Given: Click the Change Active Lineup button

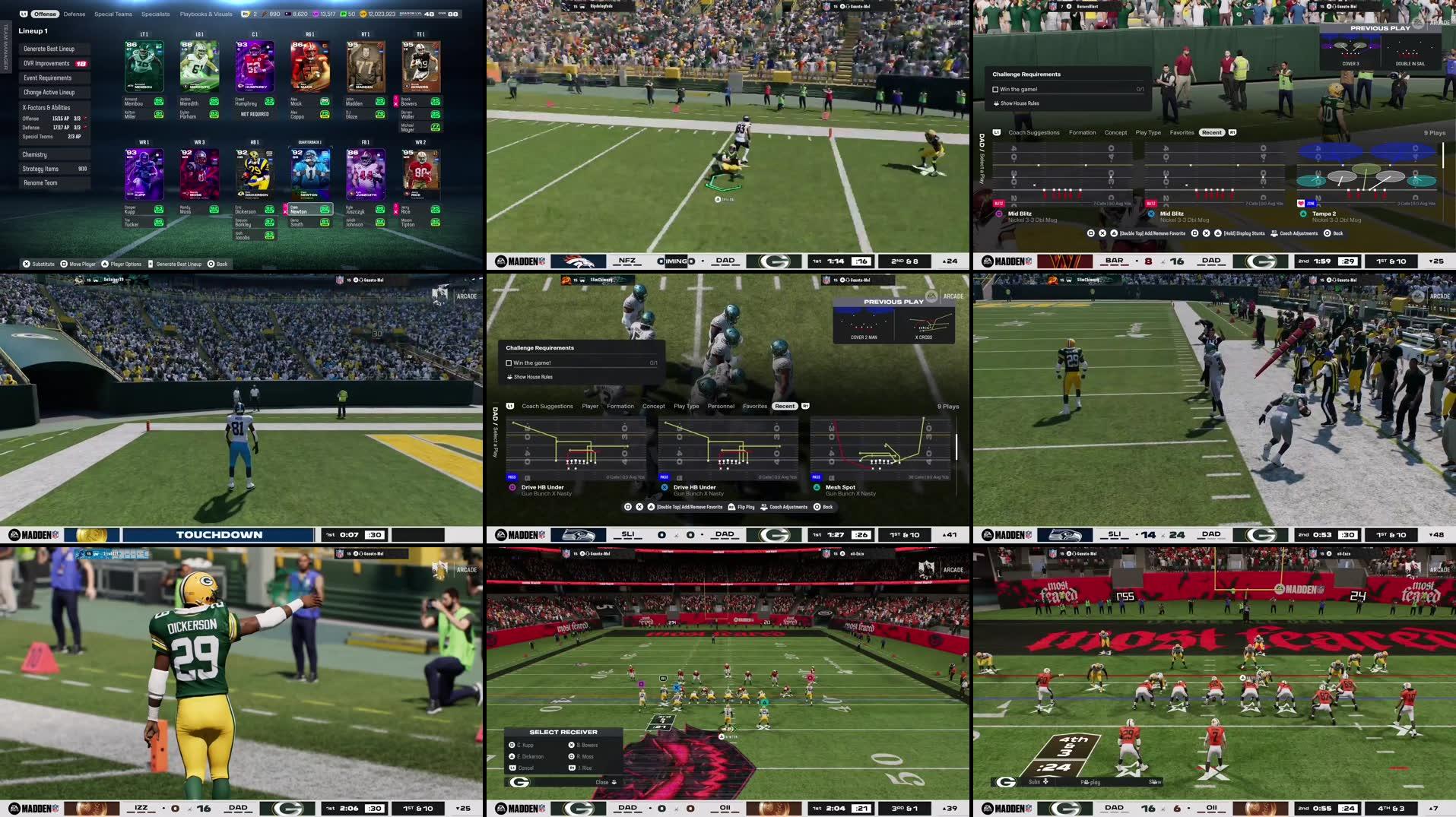Looking at the screenshot, I should coord(49,92).
